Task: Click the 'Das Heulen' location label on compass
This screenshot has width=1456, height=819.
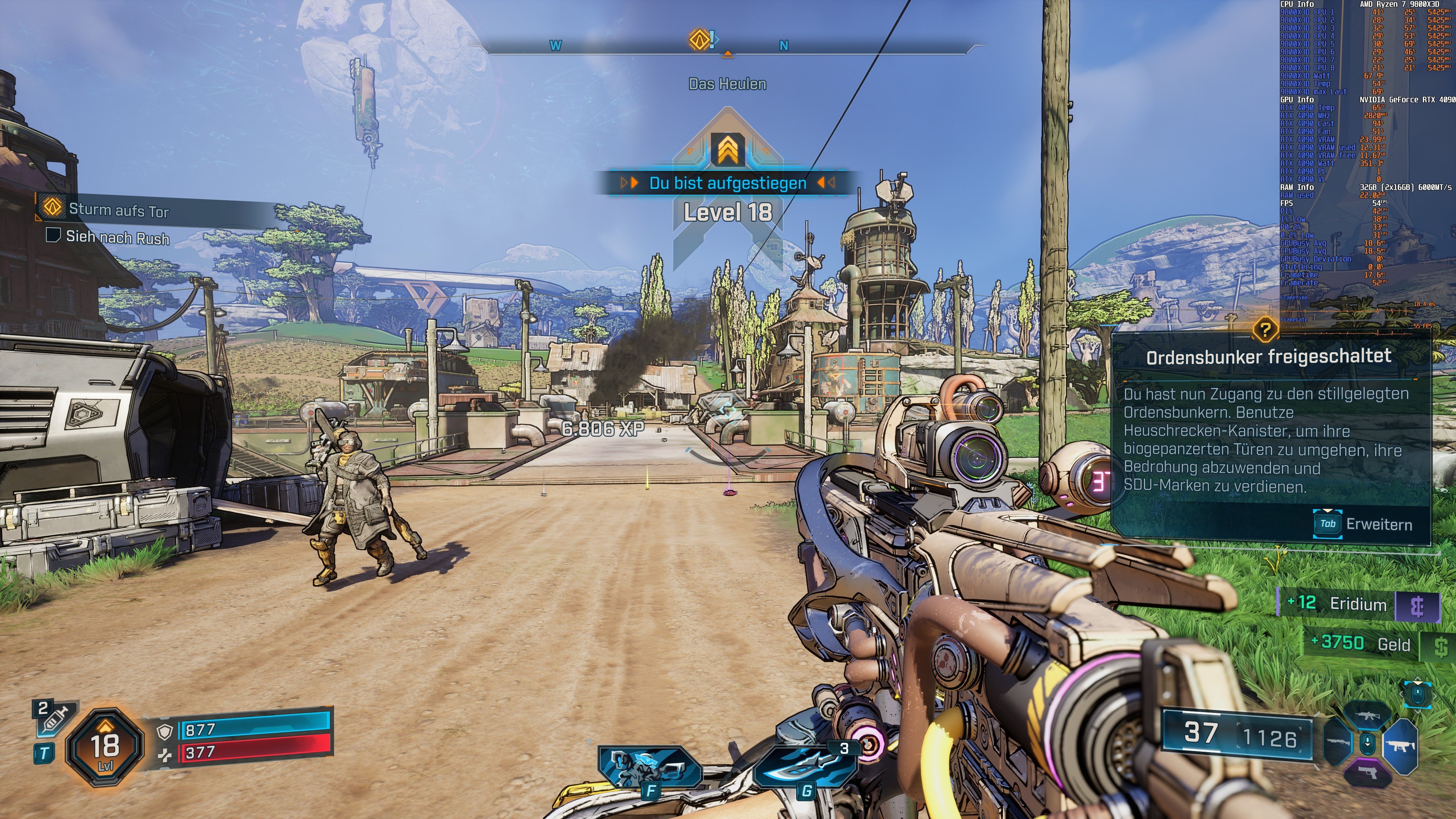Action: pyautogui.click(x=728, y=84)
